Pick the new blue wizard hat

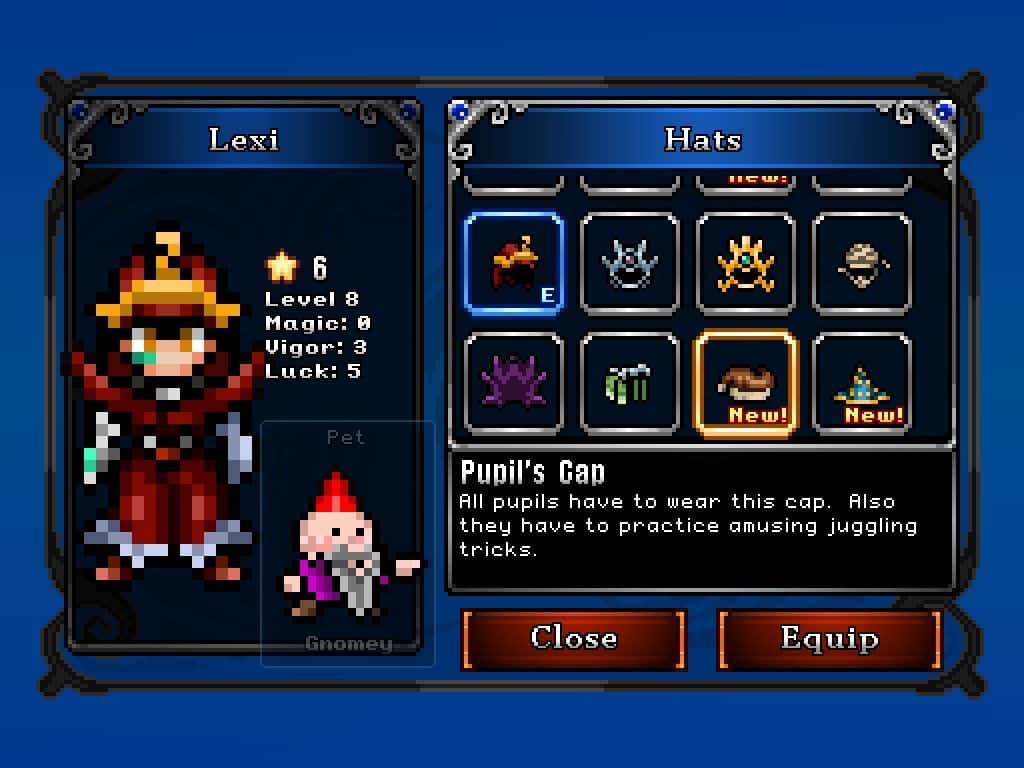862,385
